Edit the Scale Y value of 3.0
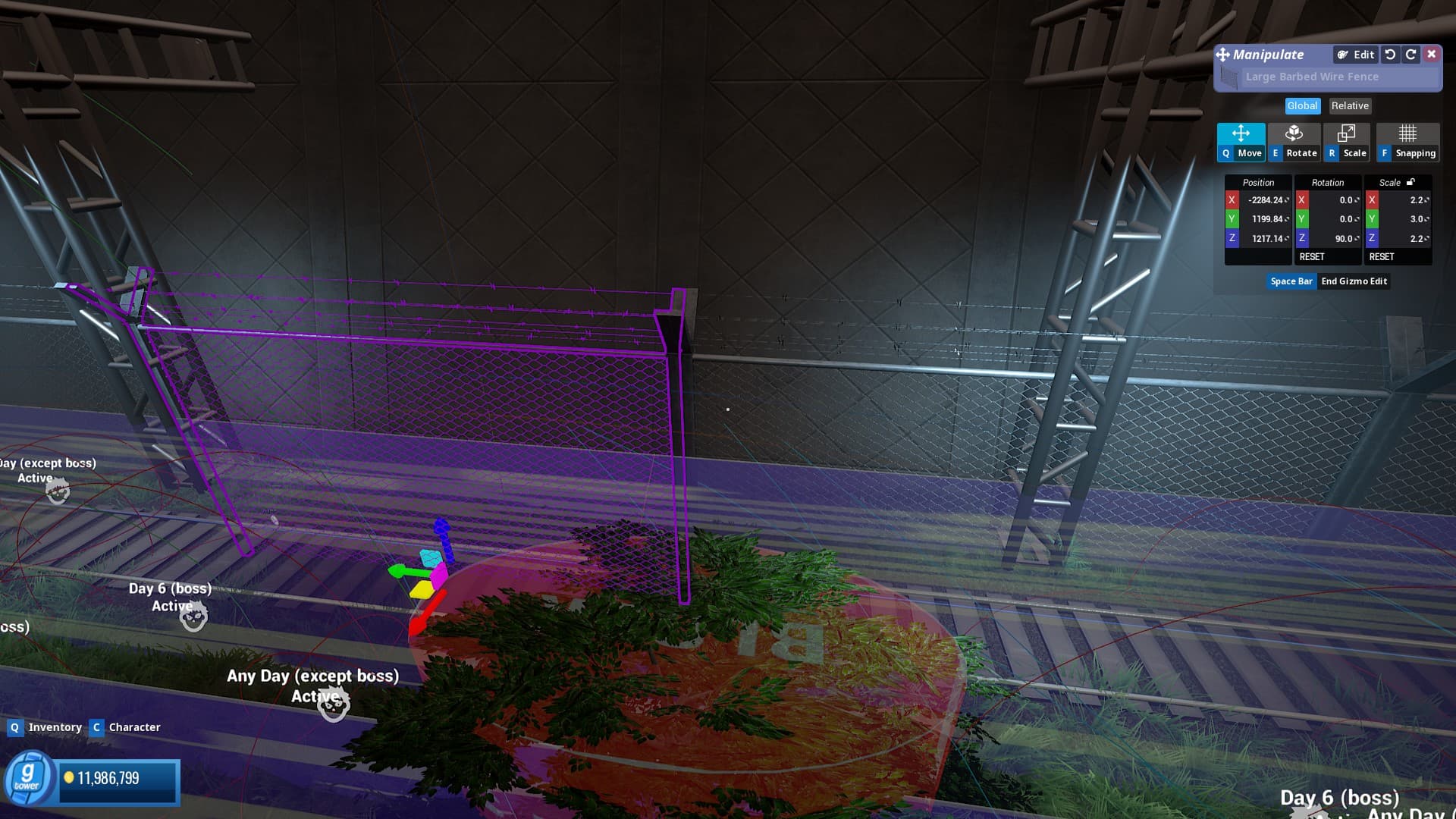The width and height of the screenshot is (1456, 819). (1406, 219)
